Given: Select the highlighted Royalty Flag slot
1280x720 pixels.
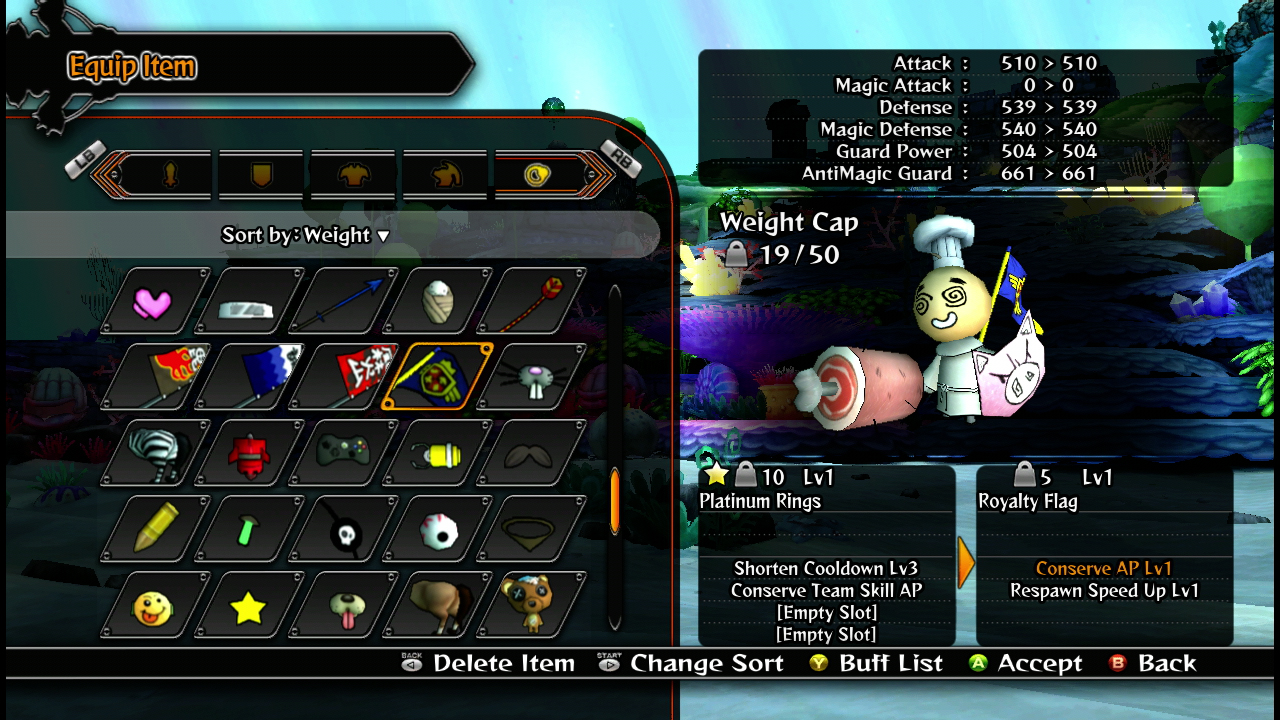Looking at the screenshot, I should point(439,377).
